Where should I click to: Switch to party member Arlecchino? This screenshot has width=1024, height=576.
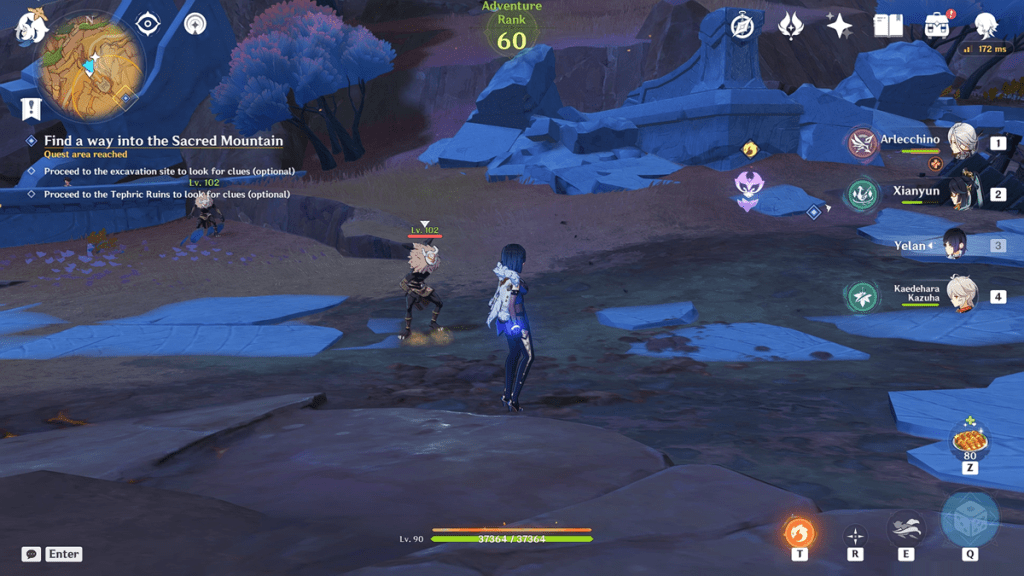coord(962,143)
